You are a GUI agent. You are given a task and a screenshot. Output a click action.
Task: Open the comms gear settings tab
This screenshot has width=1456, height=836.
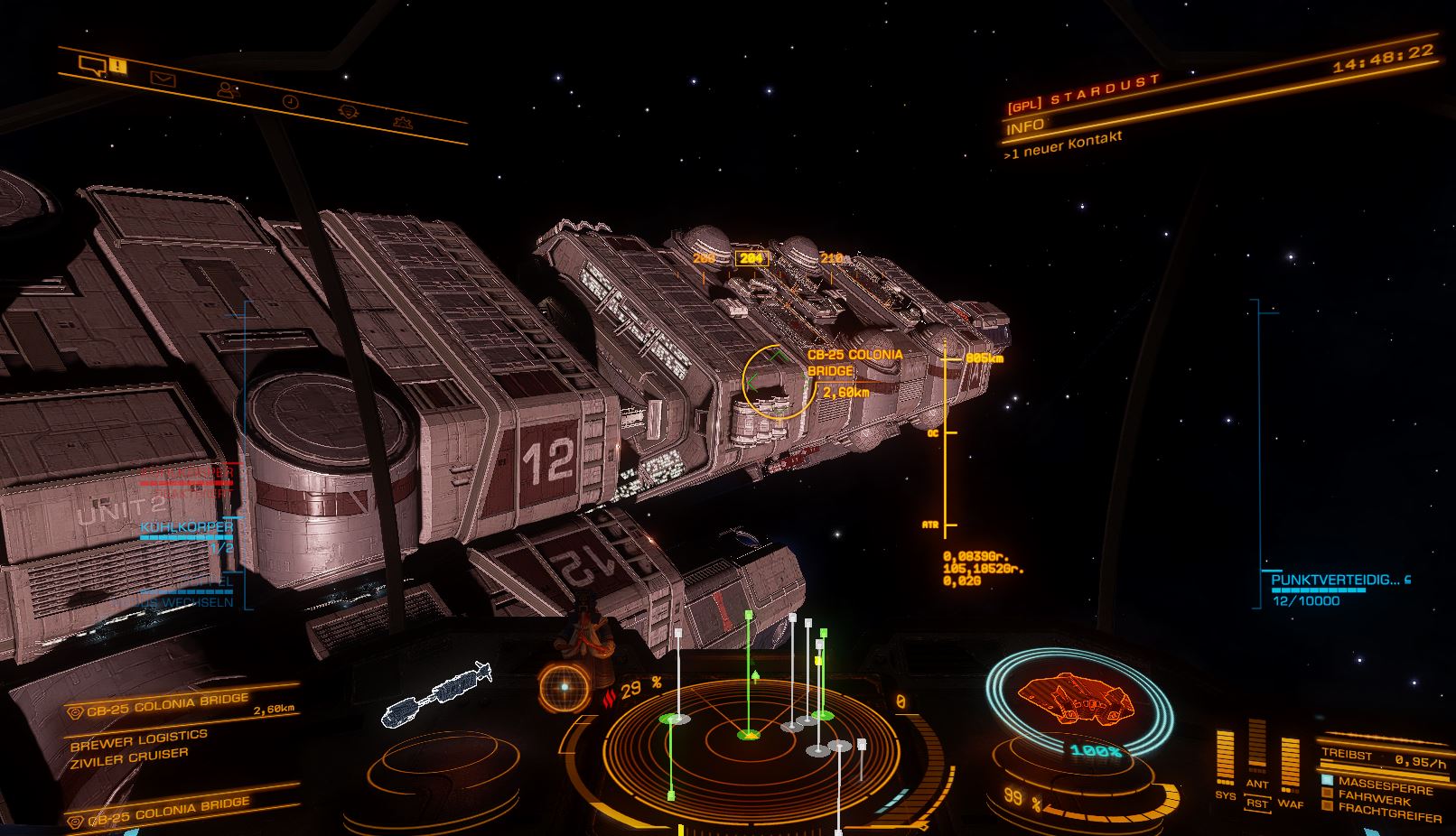pos(349,111)
